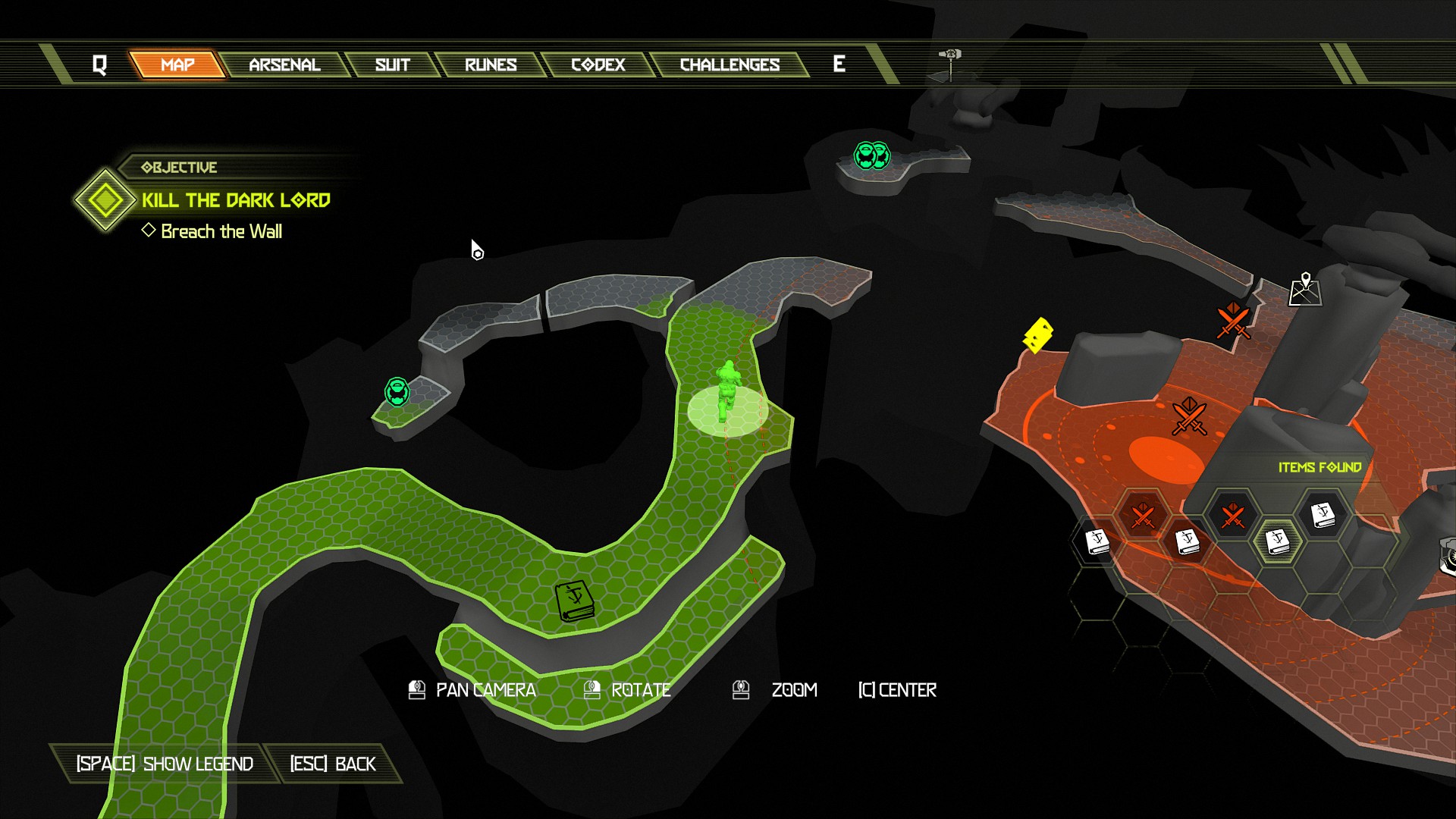Click the highlighted Map tab

pos(177,65)
